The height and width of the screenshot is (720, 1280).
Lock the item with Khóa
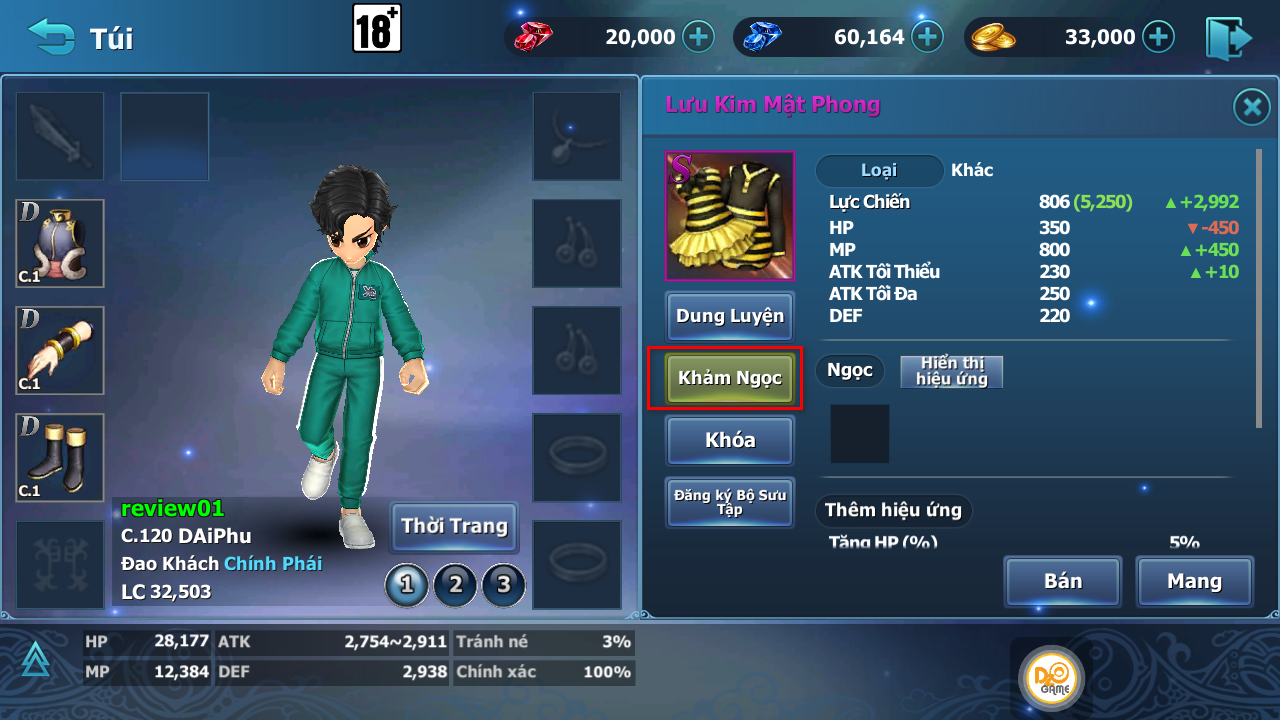[x=730, y=440]
